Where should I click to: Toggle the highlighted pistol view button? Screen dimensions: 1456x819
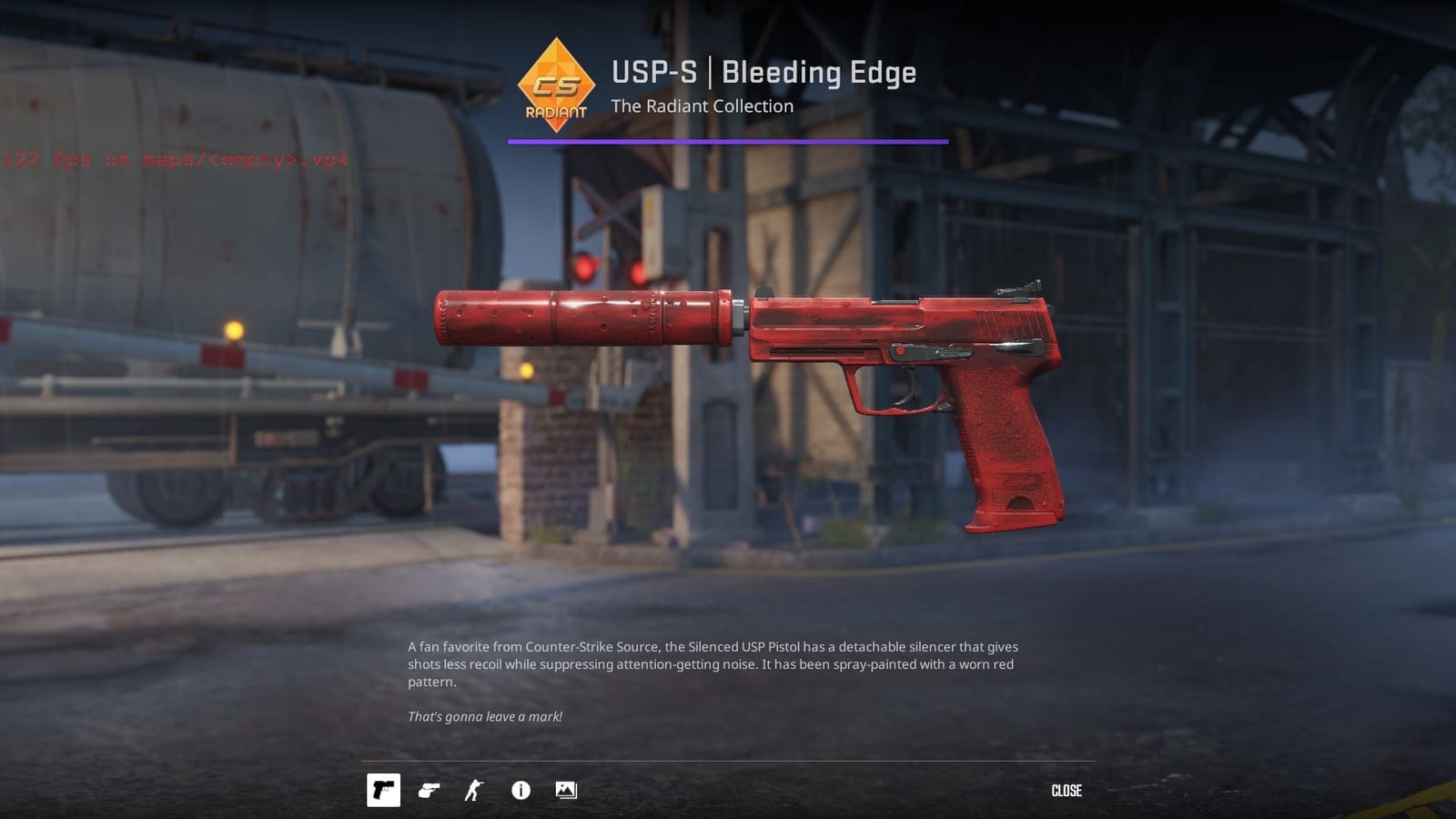click(385, 791)
